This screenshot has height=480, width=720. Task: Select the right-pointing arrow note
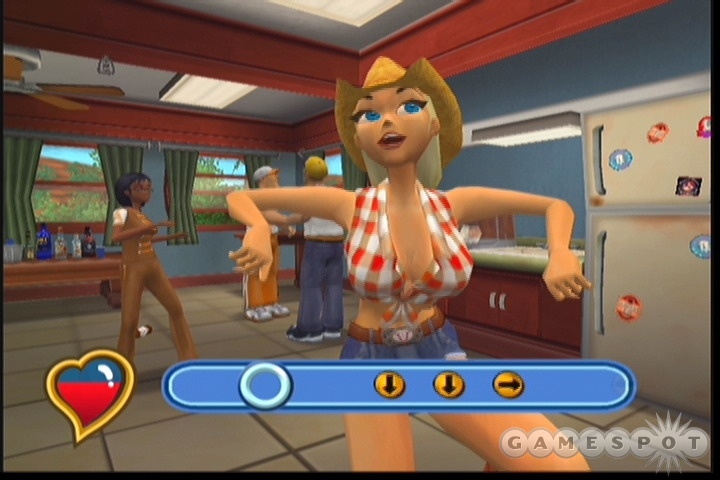pos(508,385)
